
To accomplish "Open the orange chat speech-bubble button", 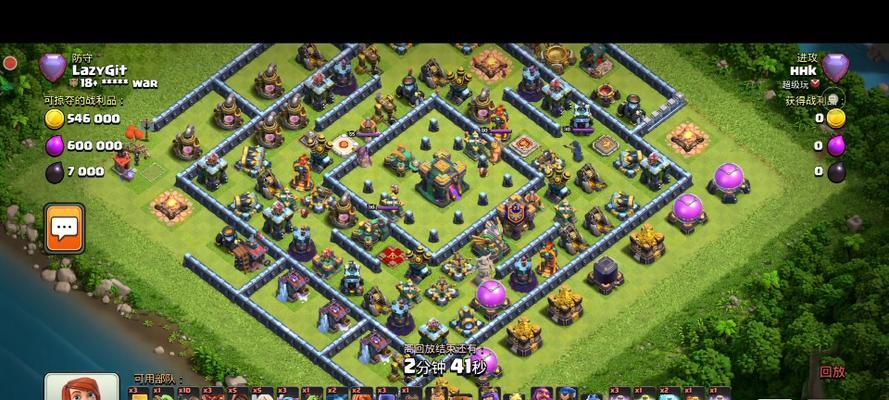I will (x=65, y=229).
